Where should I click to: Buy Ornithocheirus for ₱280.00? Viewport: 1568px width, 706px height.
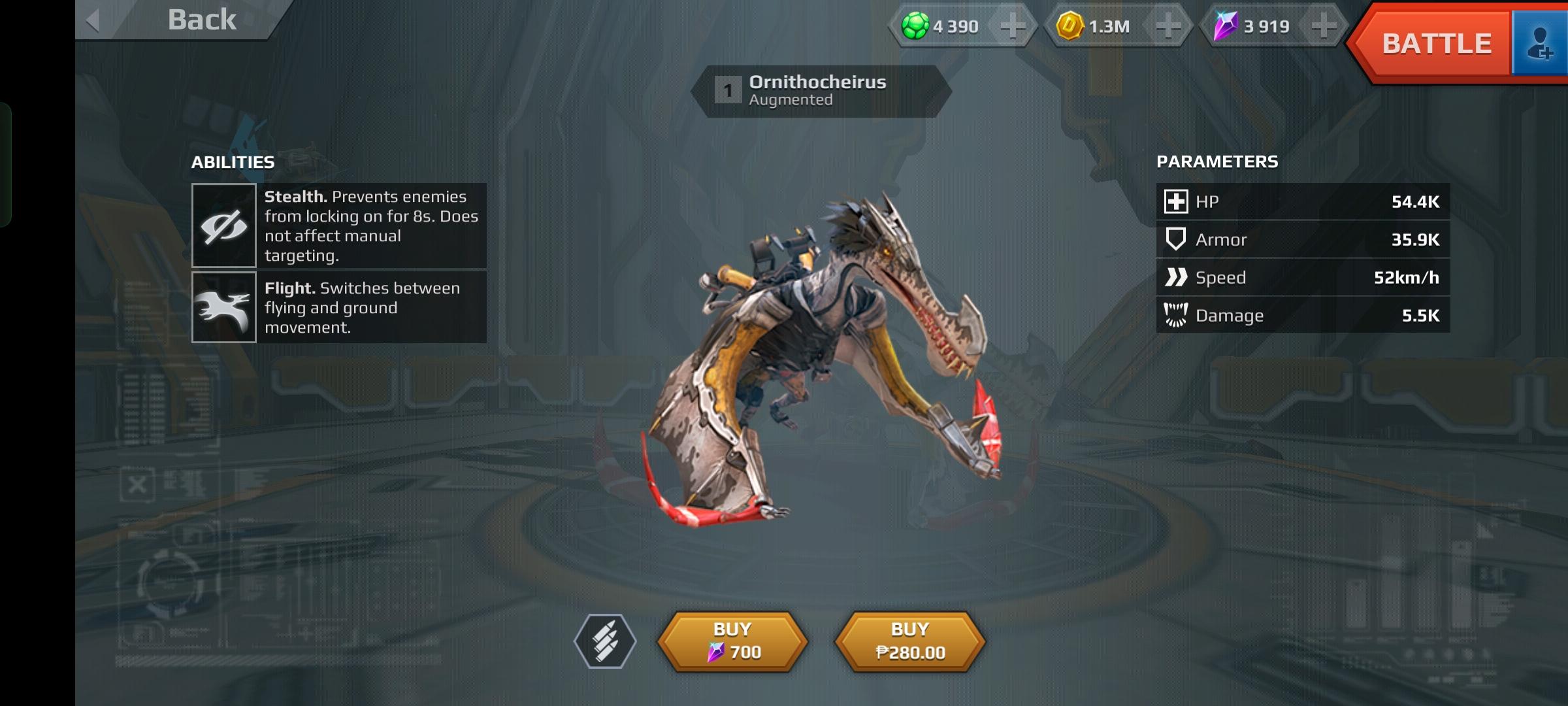910,641
